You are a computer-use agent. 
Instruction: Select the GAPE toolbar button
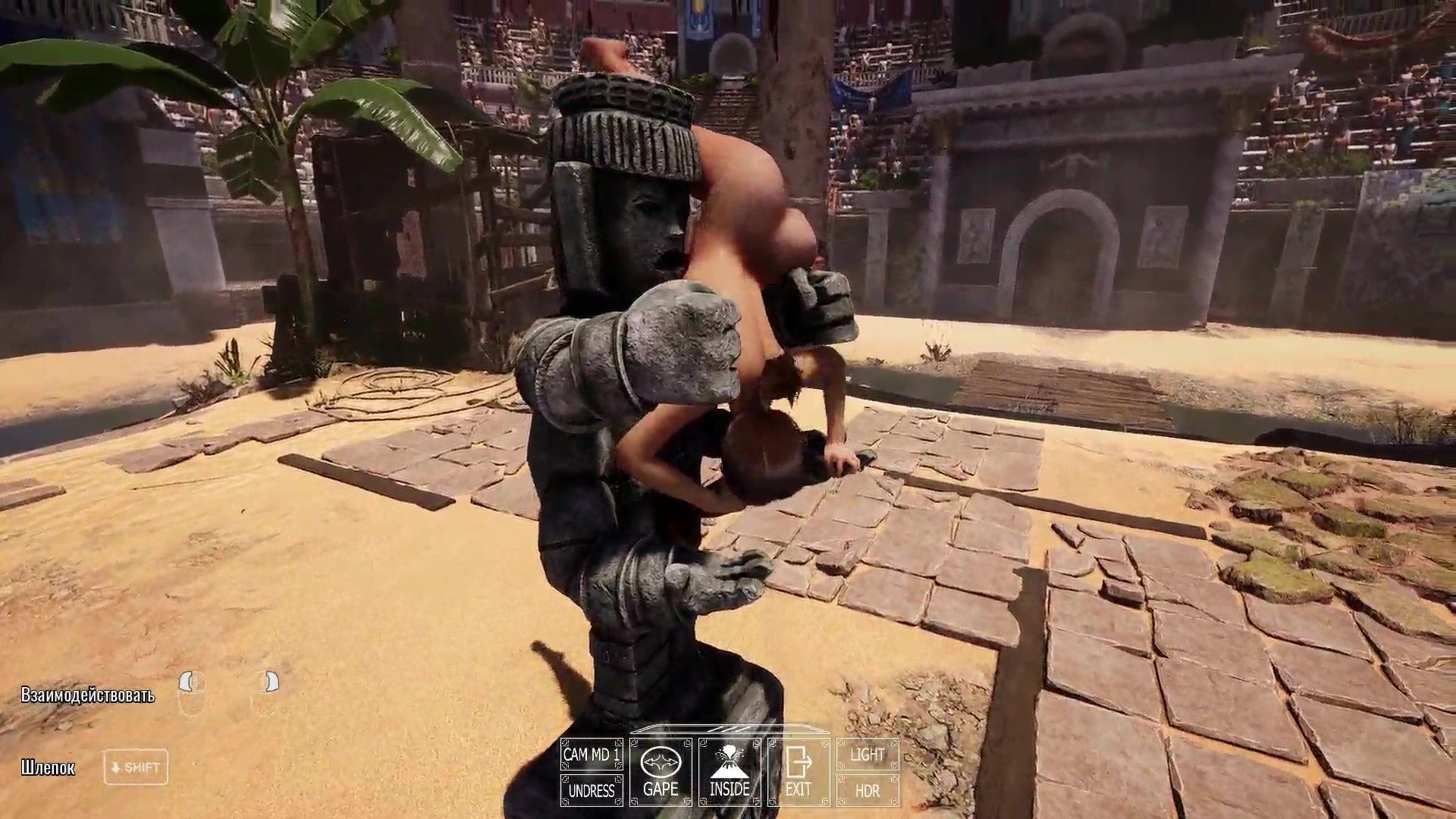coord(661,773)
